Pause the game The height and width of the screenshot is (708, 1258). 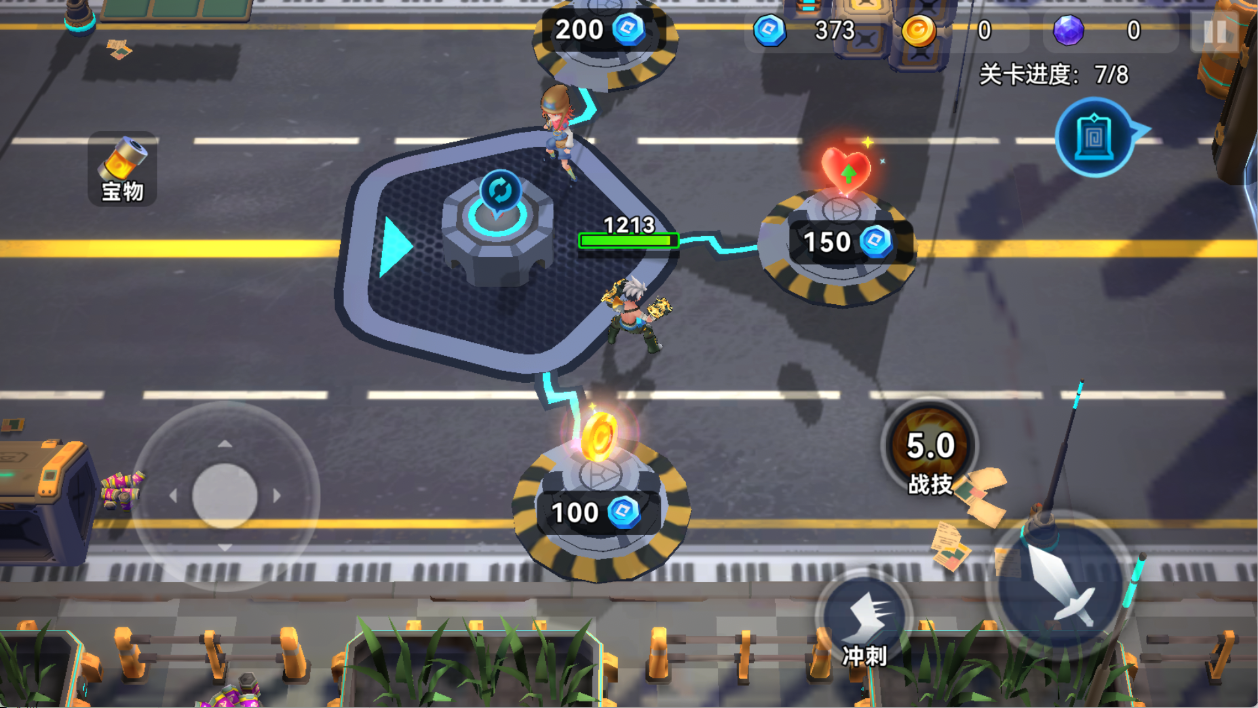click(1215, 32)
